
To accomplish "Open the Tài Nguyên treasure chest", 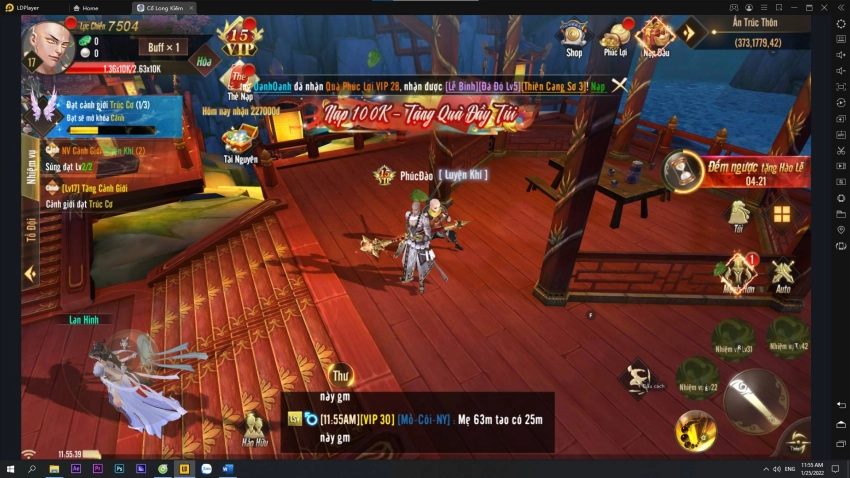I will tap(240, 140).
